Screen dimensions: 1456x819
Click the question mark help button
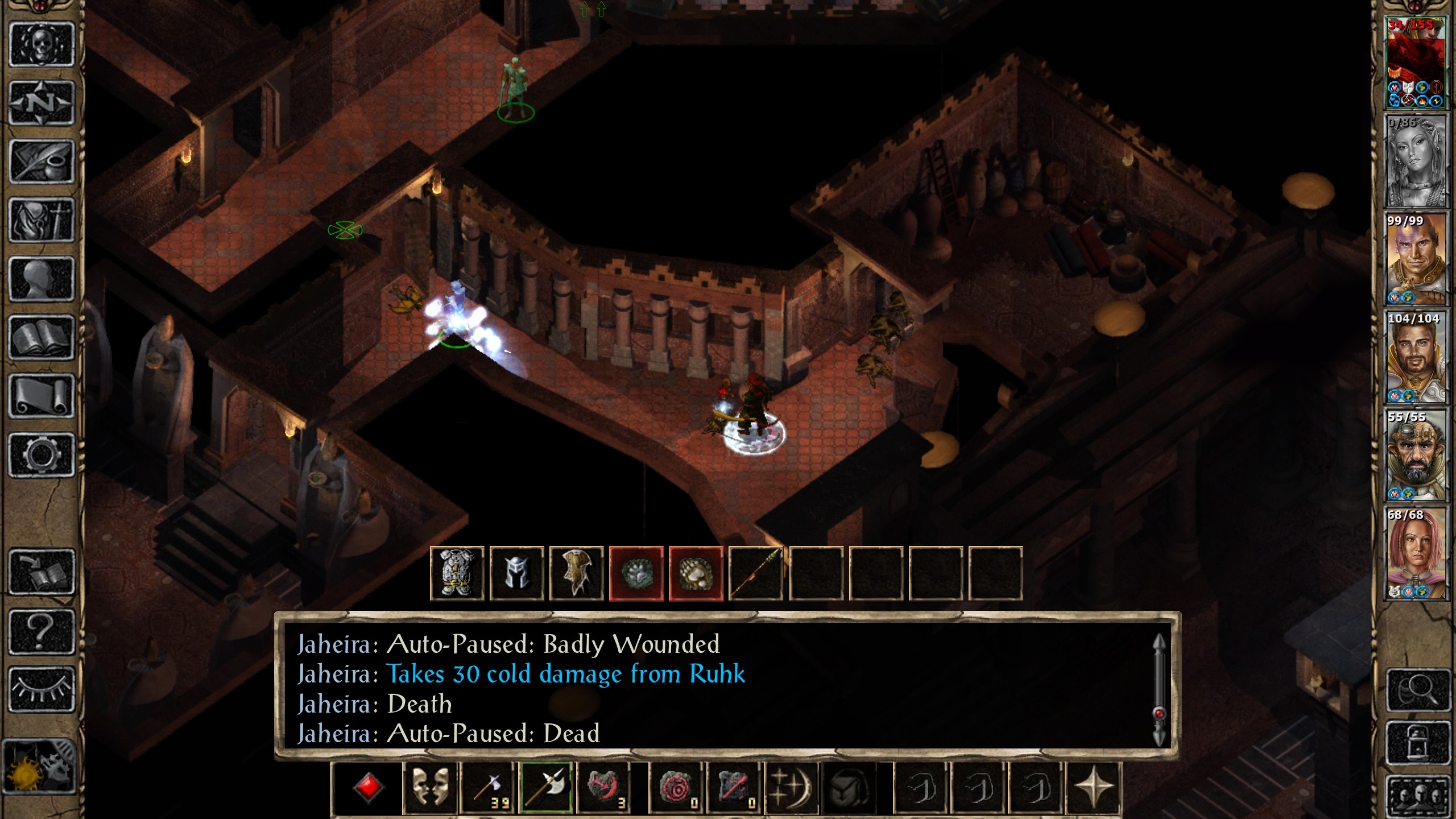coord(42,631)
